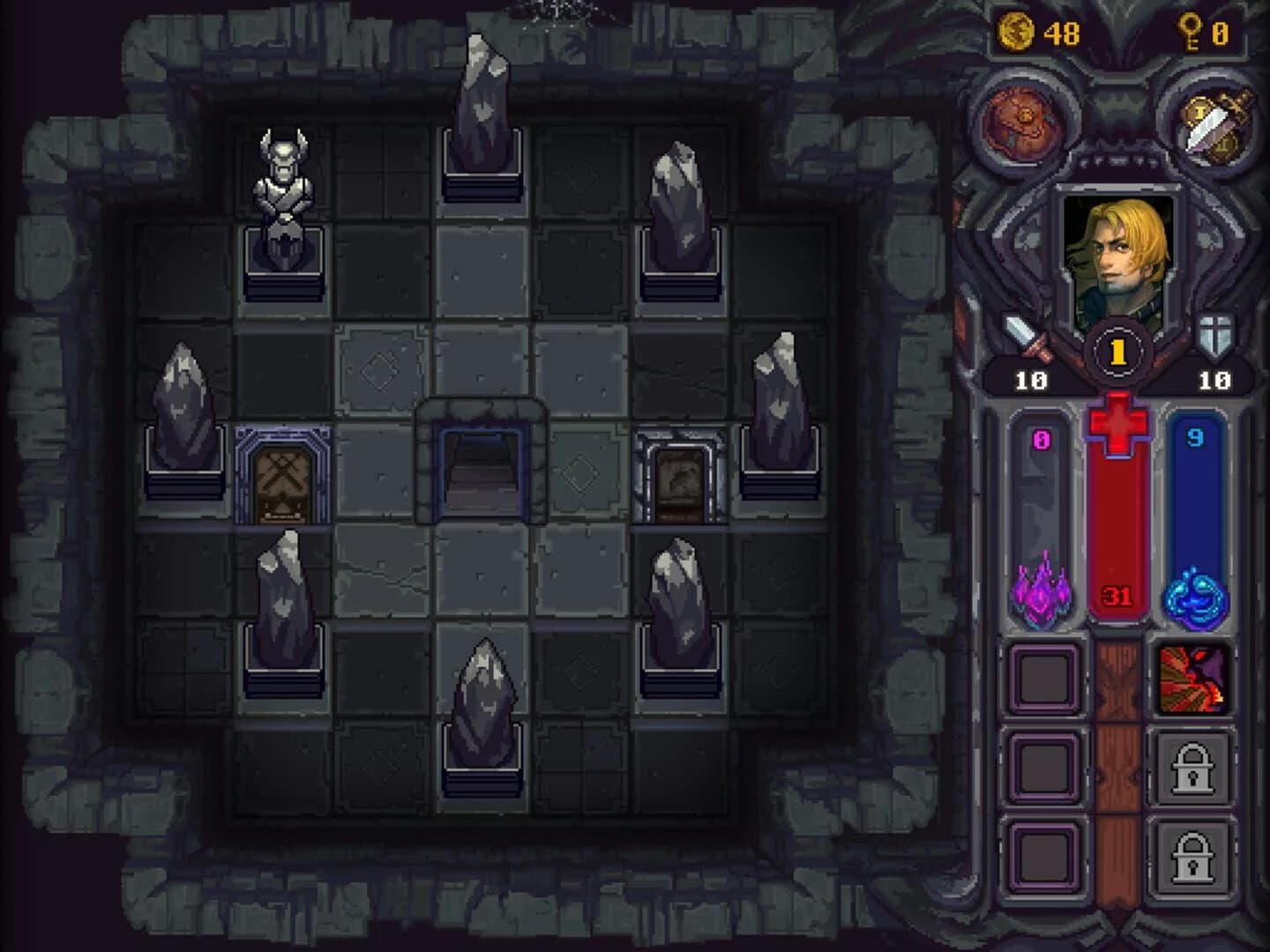The image size is (1270, 952).
Task: Click the defense shield icon showing 10
Action: (1214, 339)
